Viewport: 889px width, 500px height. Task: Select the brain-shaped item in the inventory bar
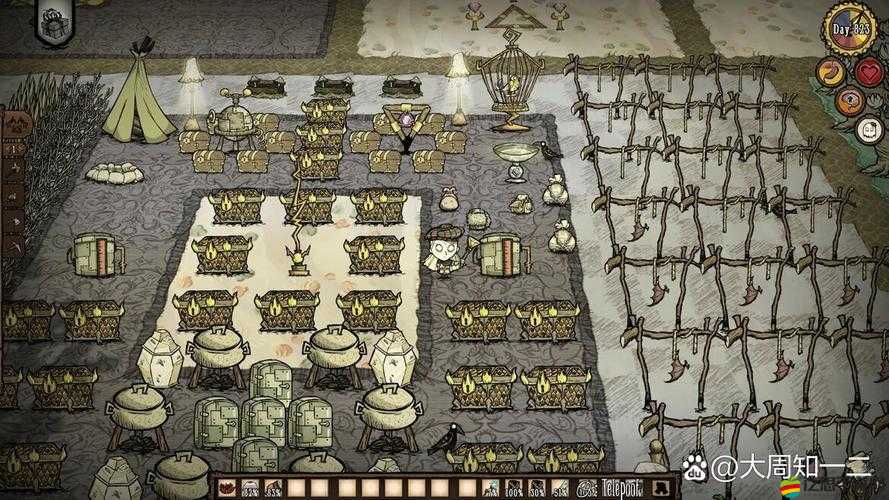coord(584,487)
